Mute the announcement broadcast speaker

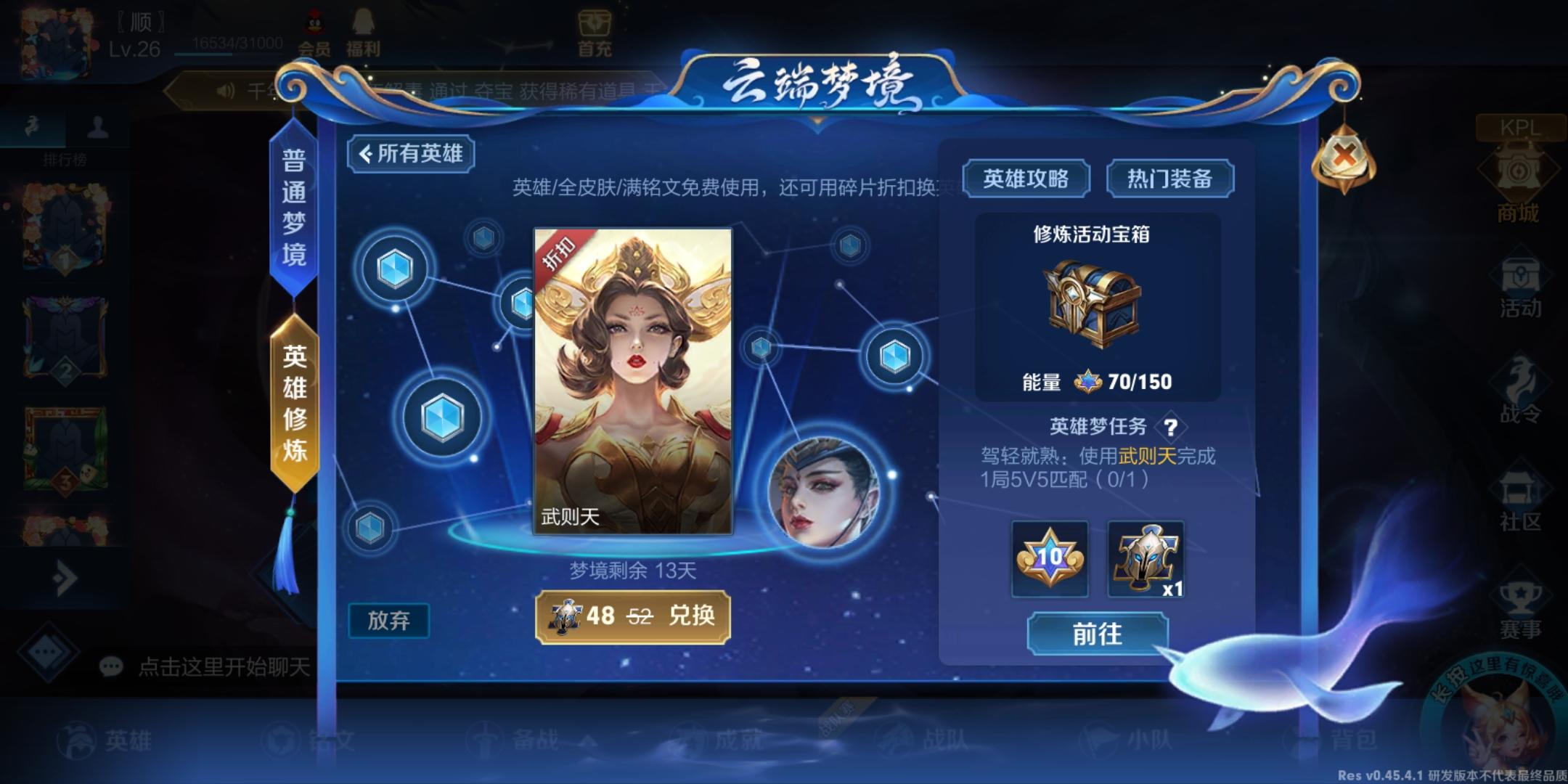coord(225,89)
